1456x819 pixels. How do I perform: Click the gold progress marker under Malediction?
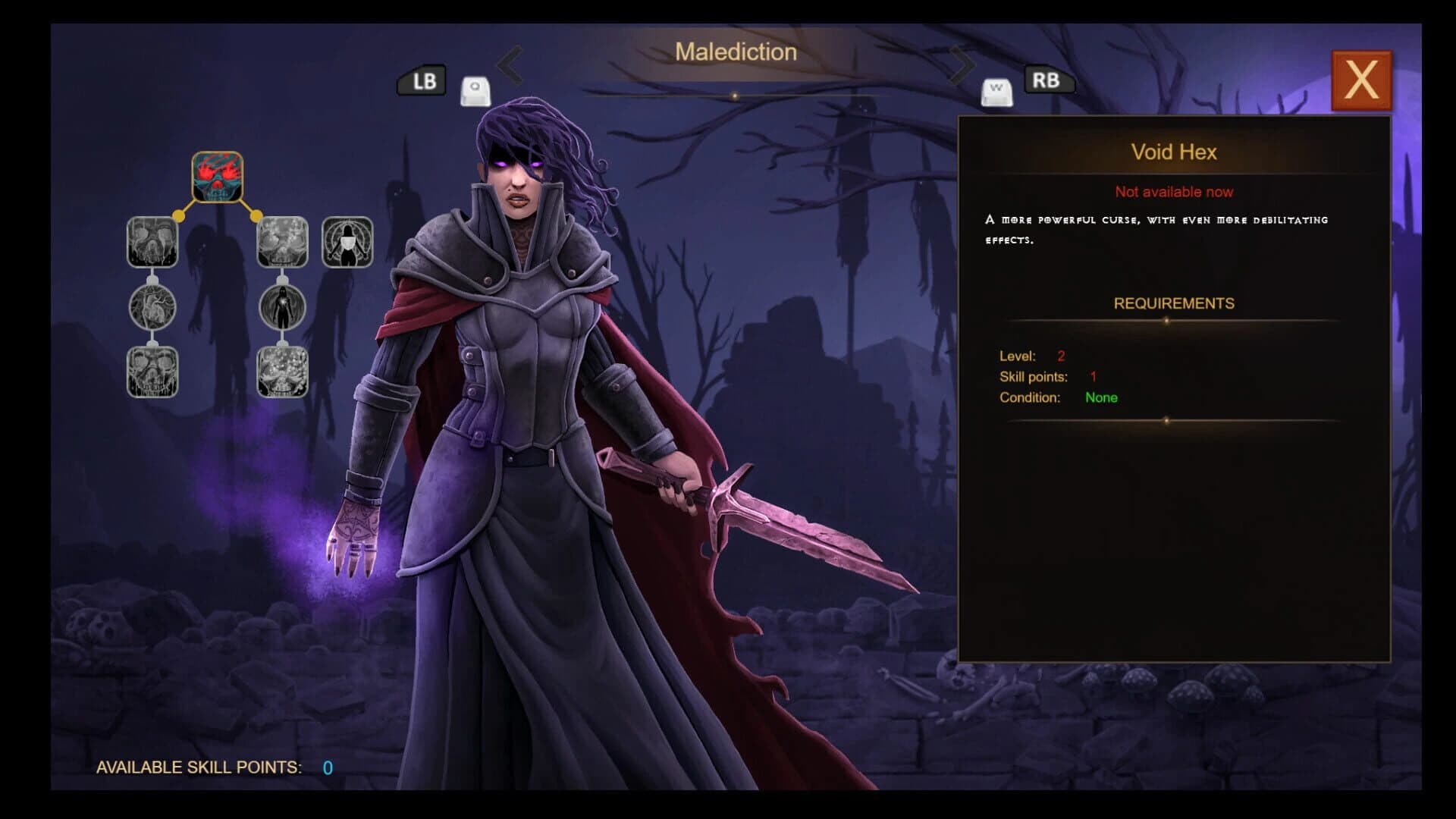click(x=734, y=96)
